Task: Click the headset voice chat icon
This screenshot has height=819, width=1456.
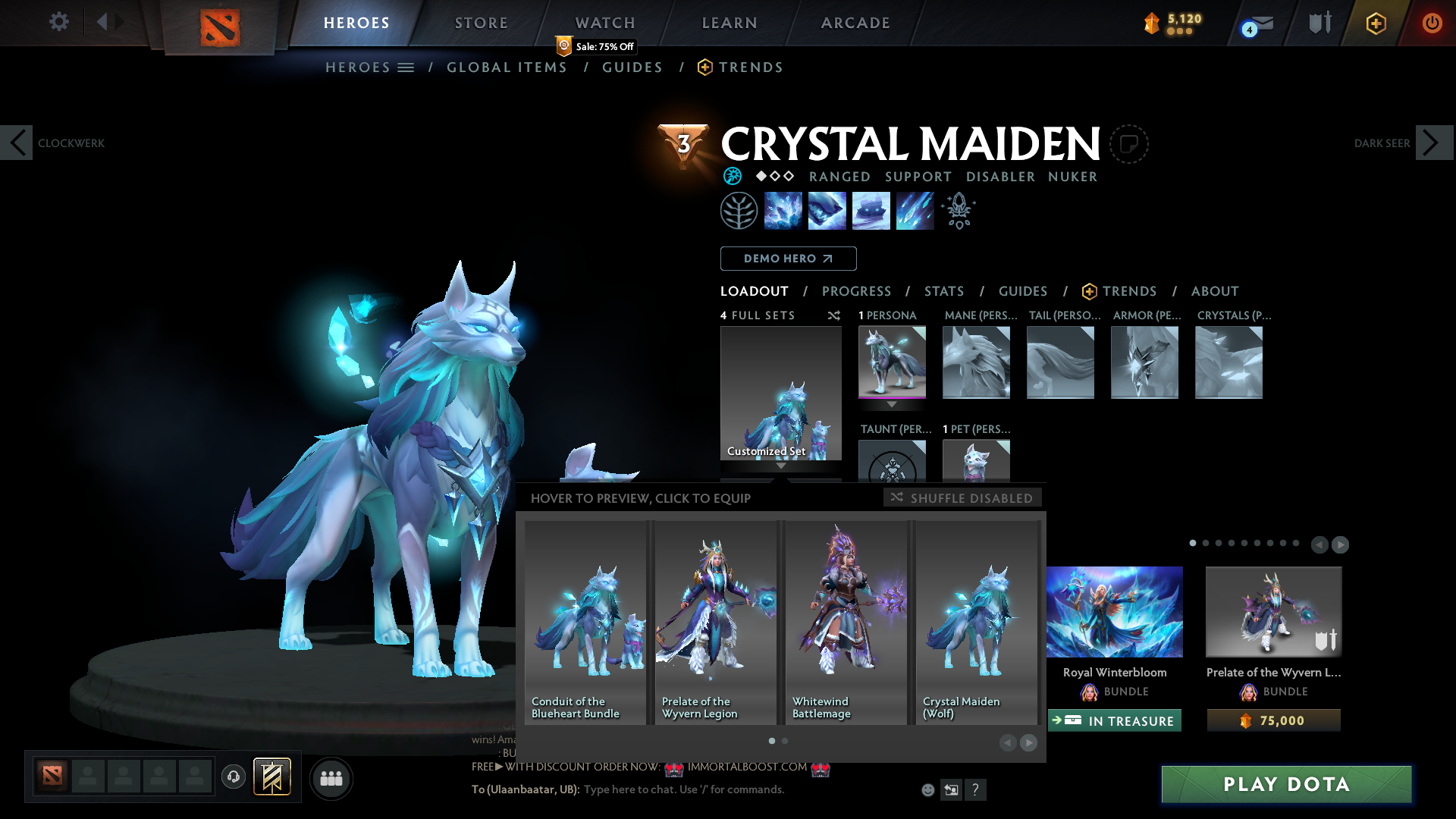Action: click(233, 777)
